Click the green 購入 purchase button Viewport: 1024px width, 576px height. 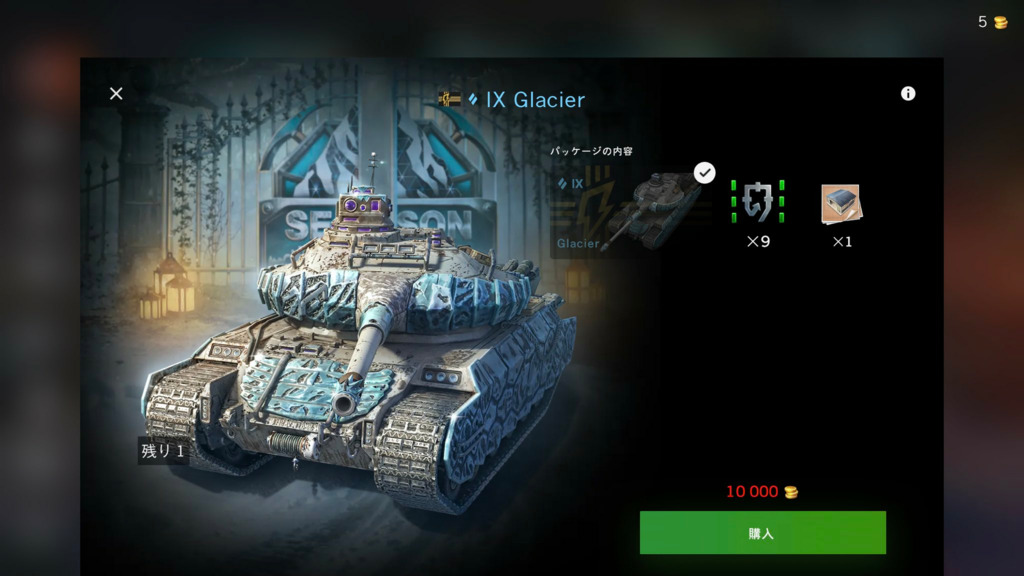(x=762, y=533)
